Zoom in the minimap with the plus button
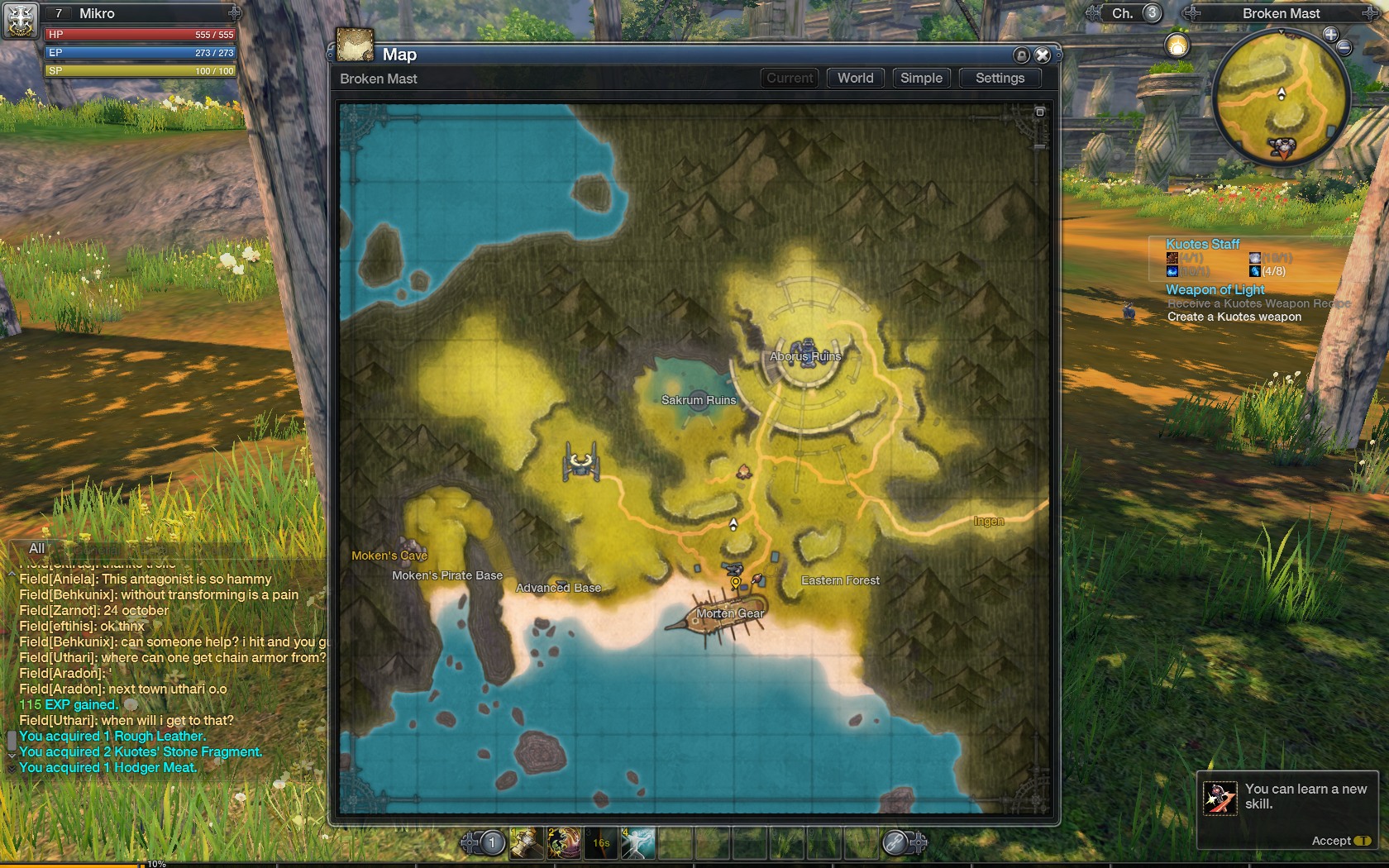1389x868 pixels. 1330,34
